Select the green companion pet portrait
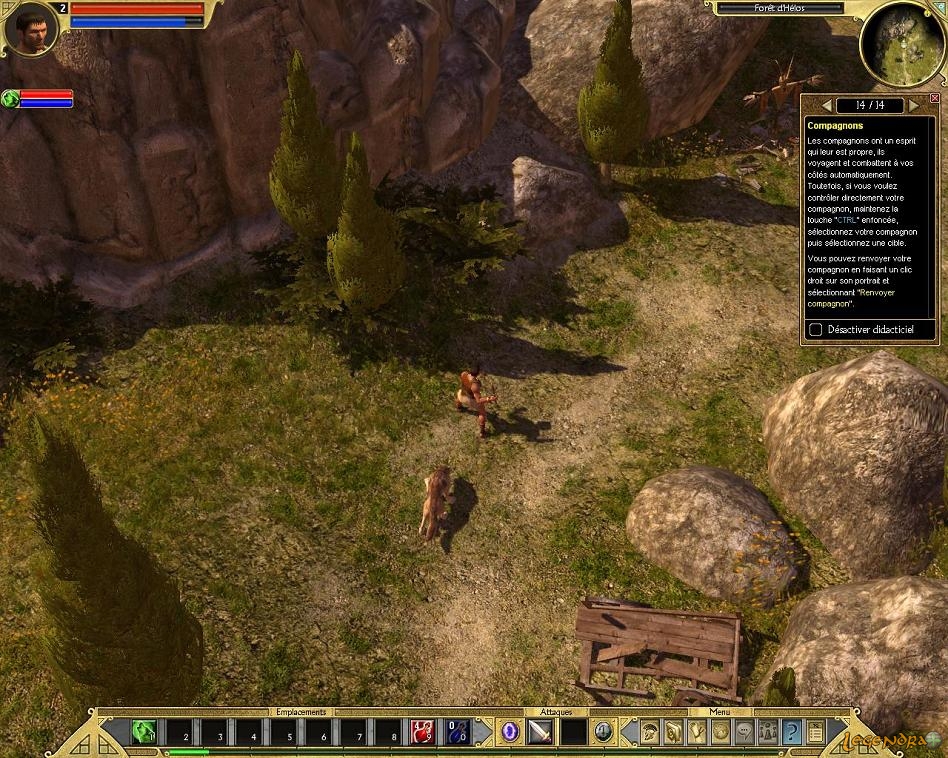Screen dimensions: 948x758 tap(11, 98)
